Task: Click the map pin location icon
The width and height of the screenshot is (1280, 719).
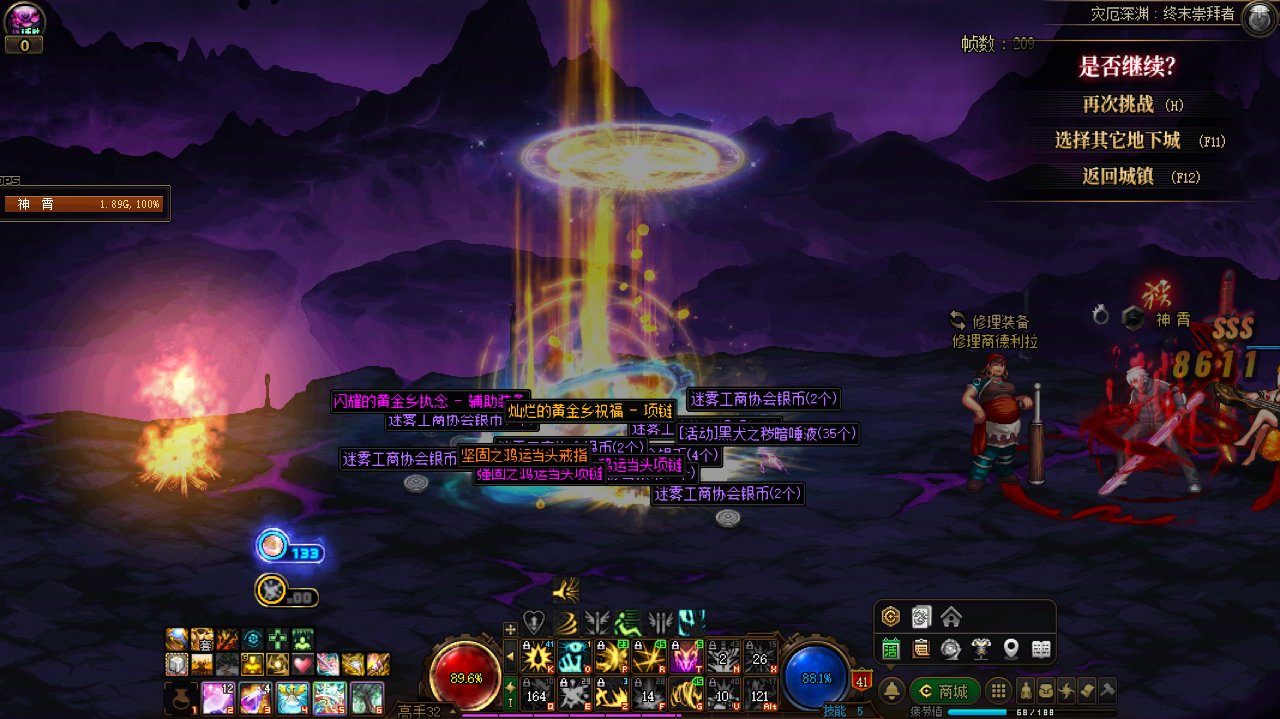Action: 1011,649
